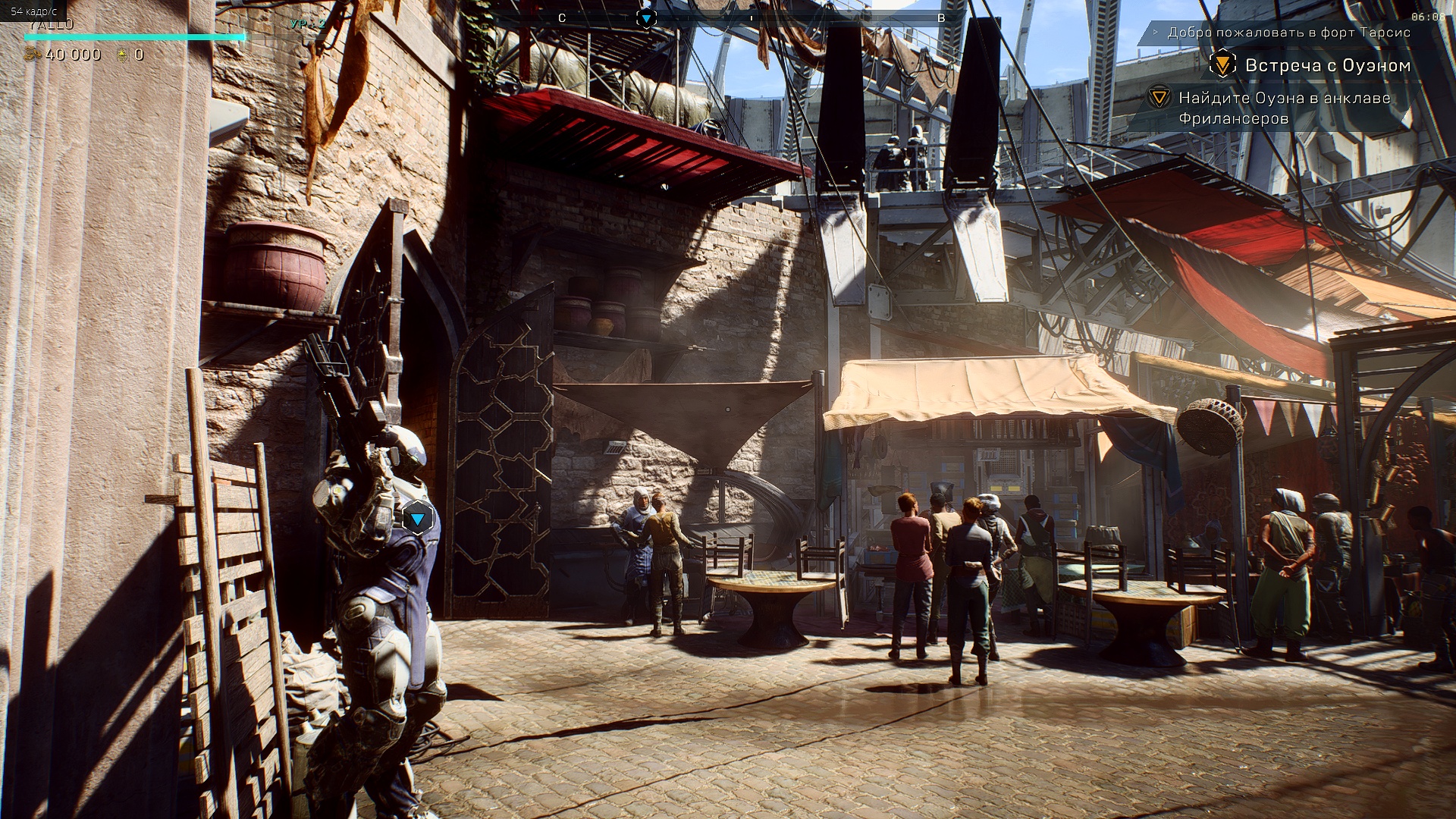This screenshot has height=819, width=1456.
Task: Select the blue hexagon objective marker
Action: [x=417, y=519]
